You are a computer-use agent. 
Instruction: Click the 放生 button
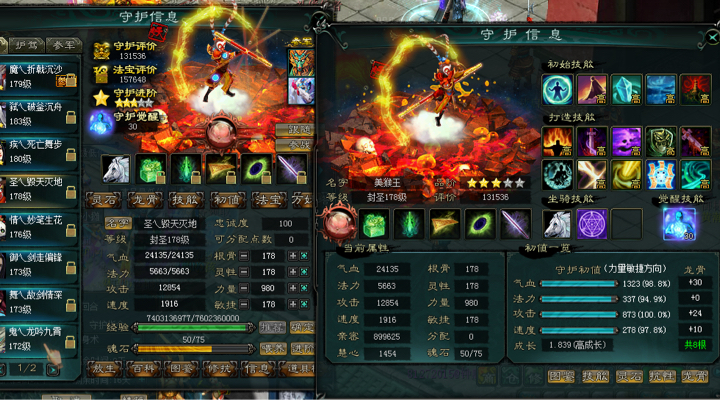coord(104,367)
